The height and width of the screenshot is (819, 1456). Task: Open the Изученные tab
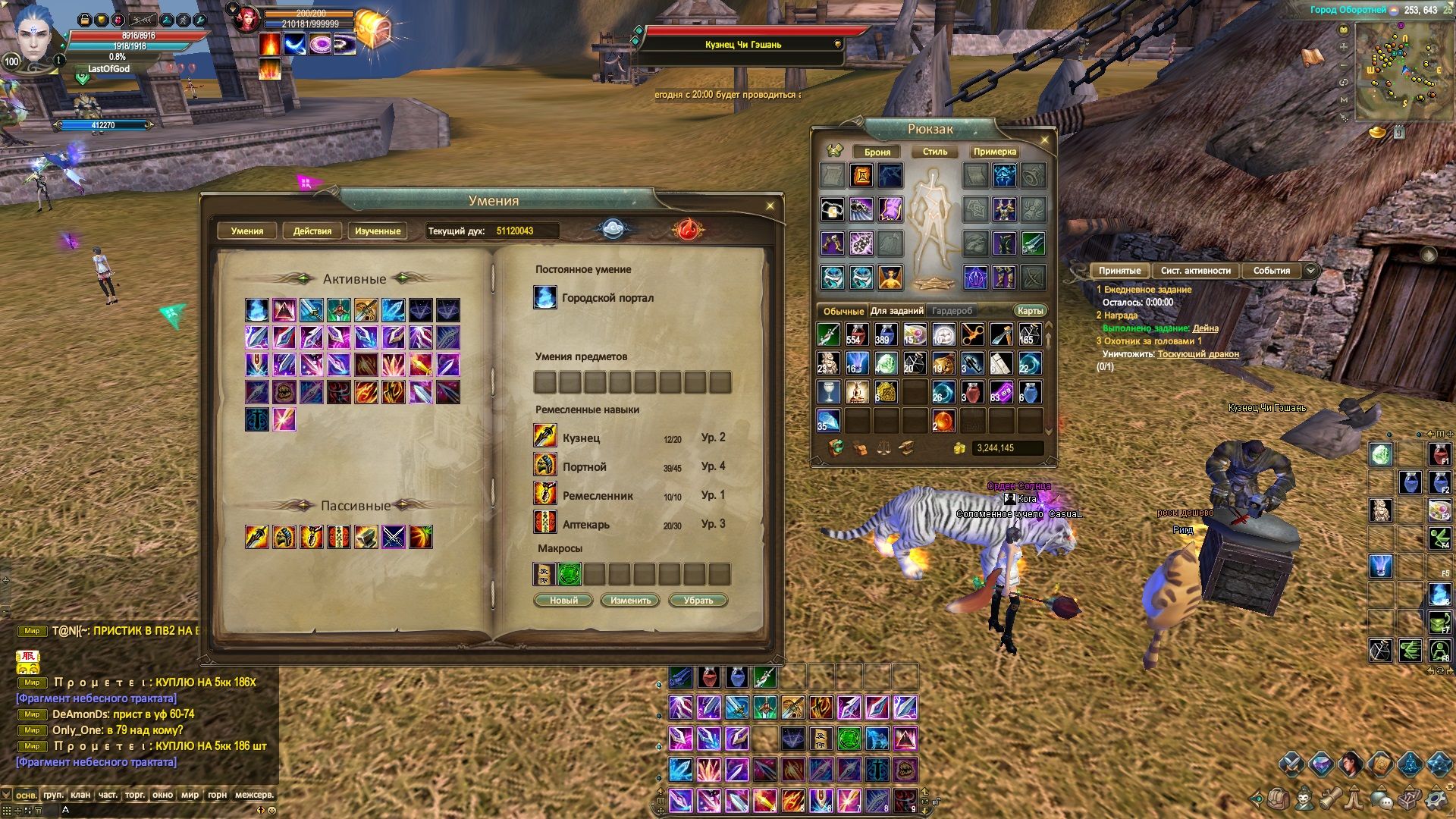click(378, 231)
